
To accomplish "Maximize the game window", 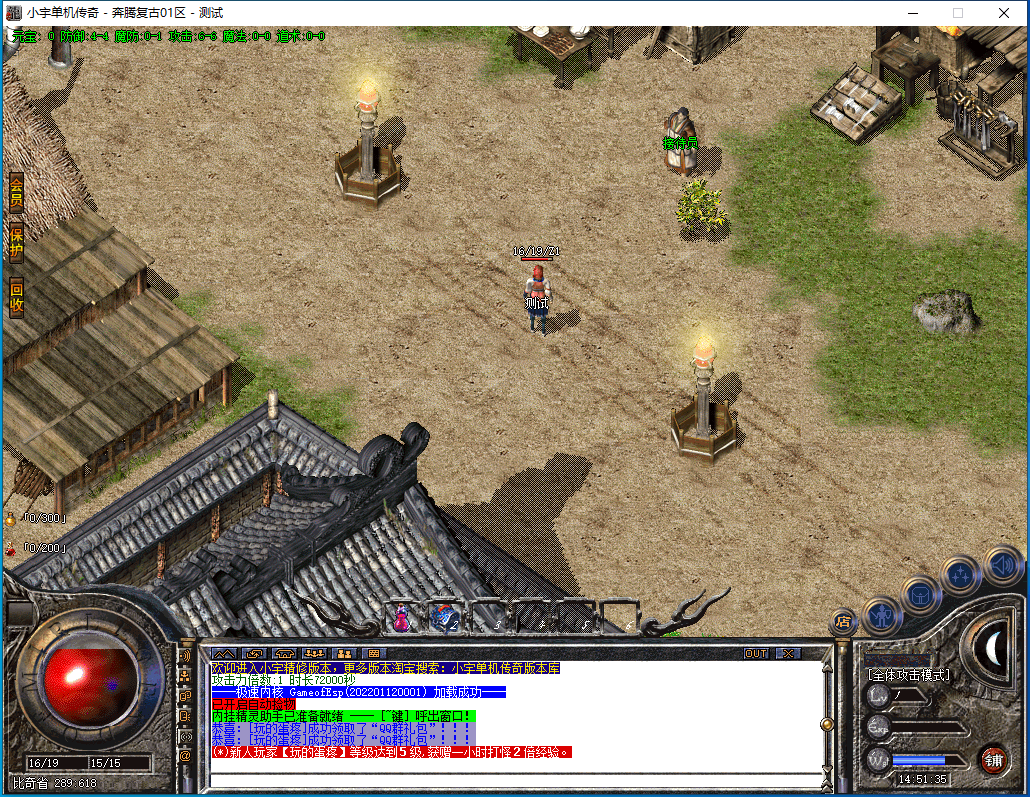I will click(958, 13).
